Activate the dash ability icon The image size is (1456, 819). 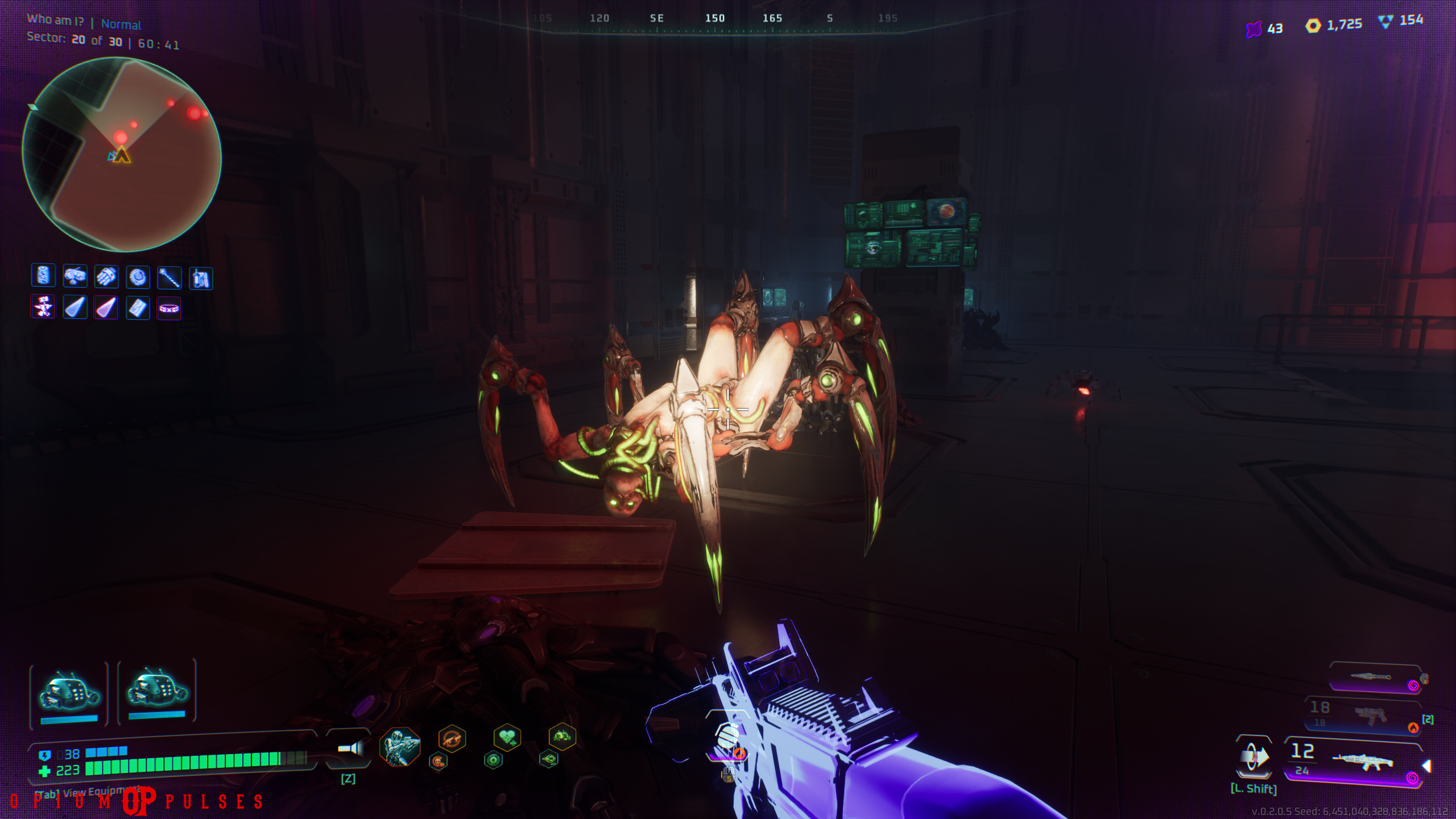(1254, 757)
